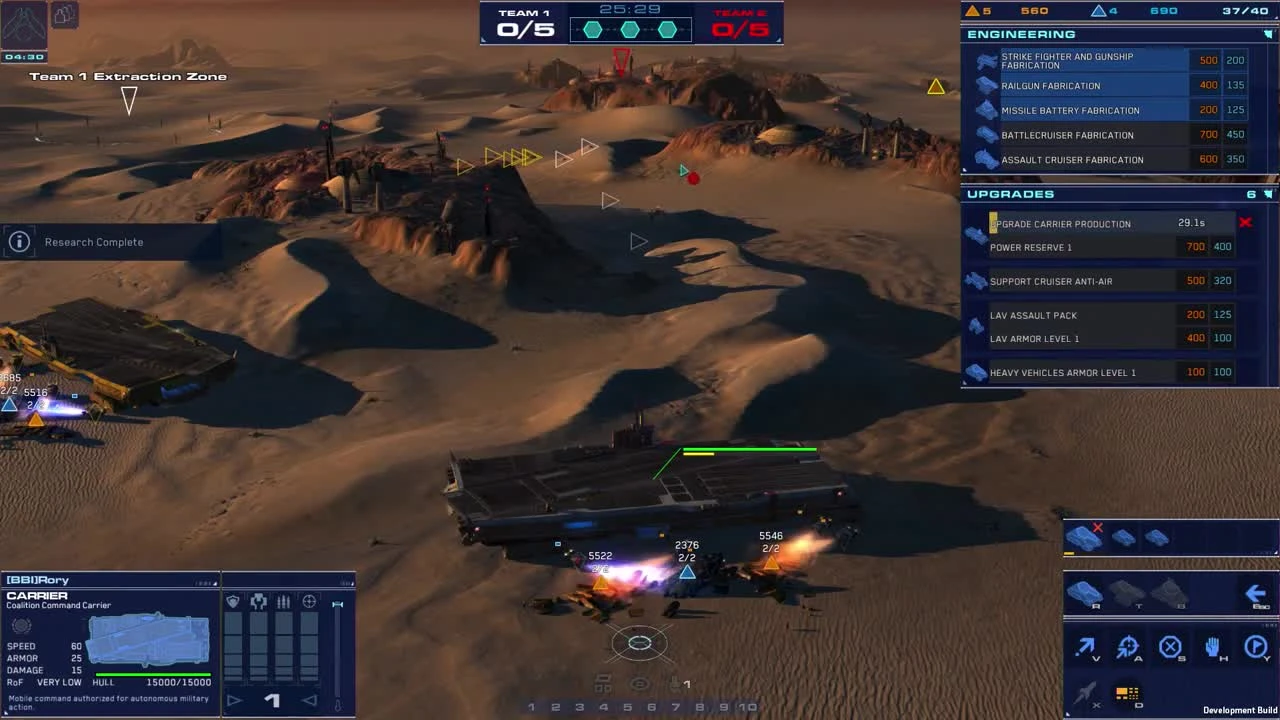Open the deploy structure grid icon
1280x720 pixels.
(x=1128, y=693)
